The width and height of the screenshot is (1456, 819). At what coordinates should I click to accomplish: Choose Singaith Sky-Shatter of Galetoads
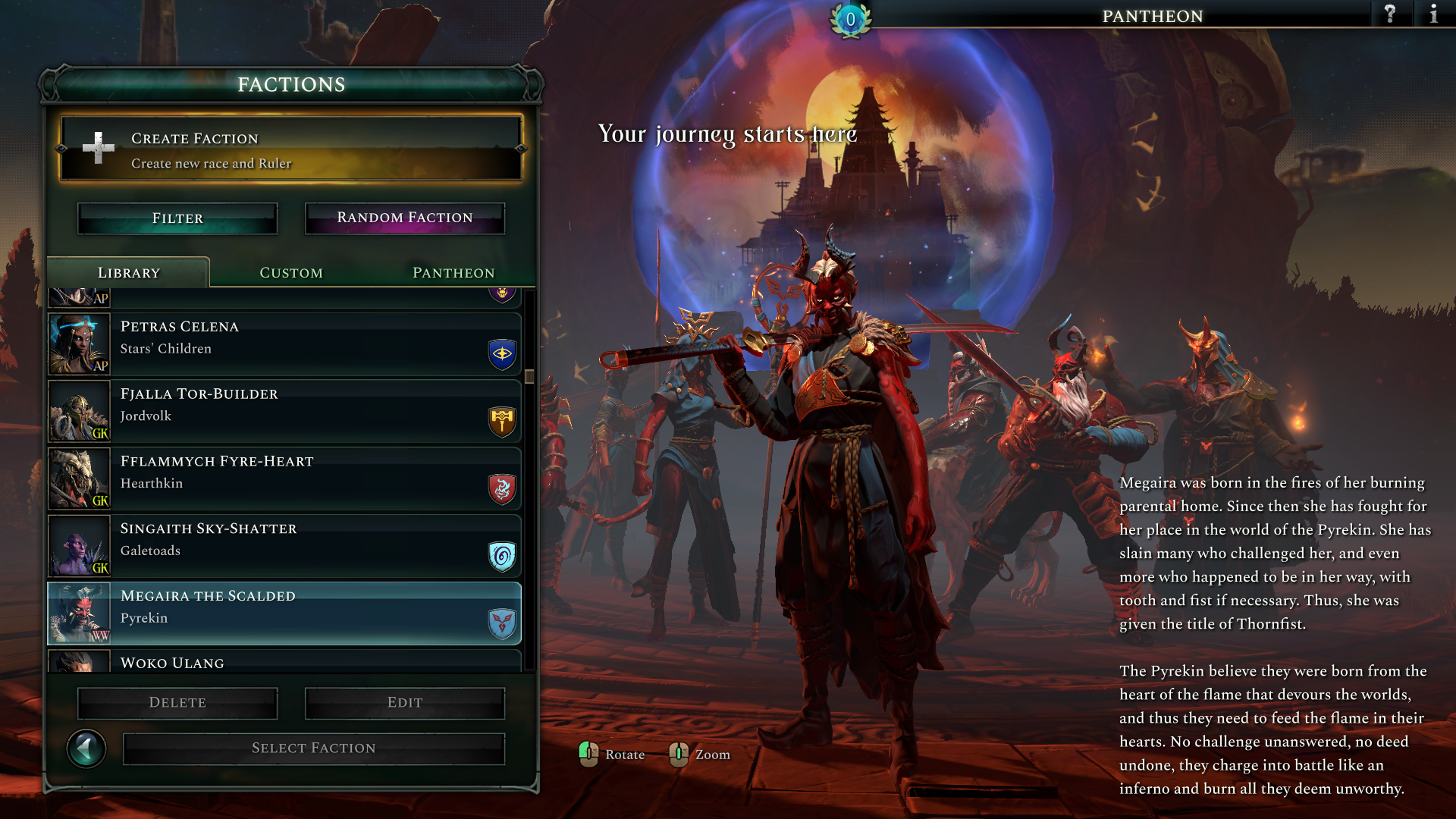[x=284, y=547]
